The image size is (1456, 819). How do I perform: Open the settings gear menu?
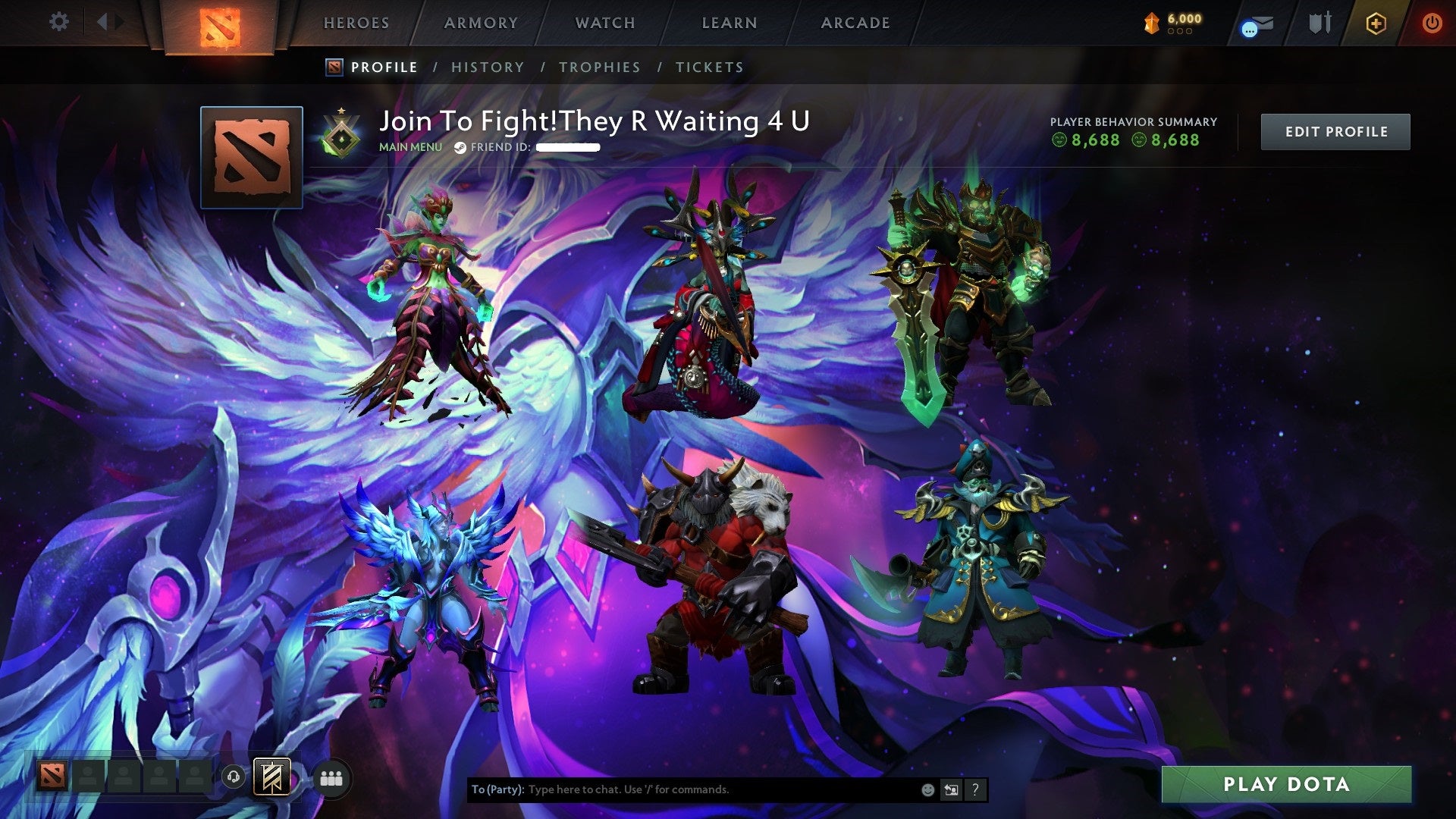pos(58,22)
